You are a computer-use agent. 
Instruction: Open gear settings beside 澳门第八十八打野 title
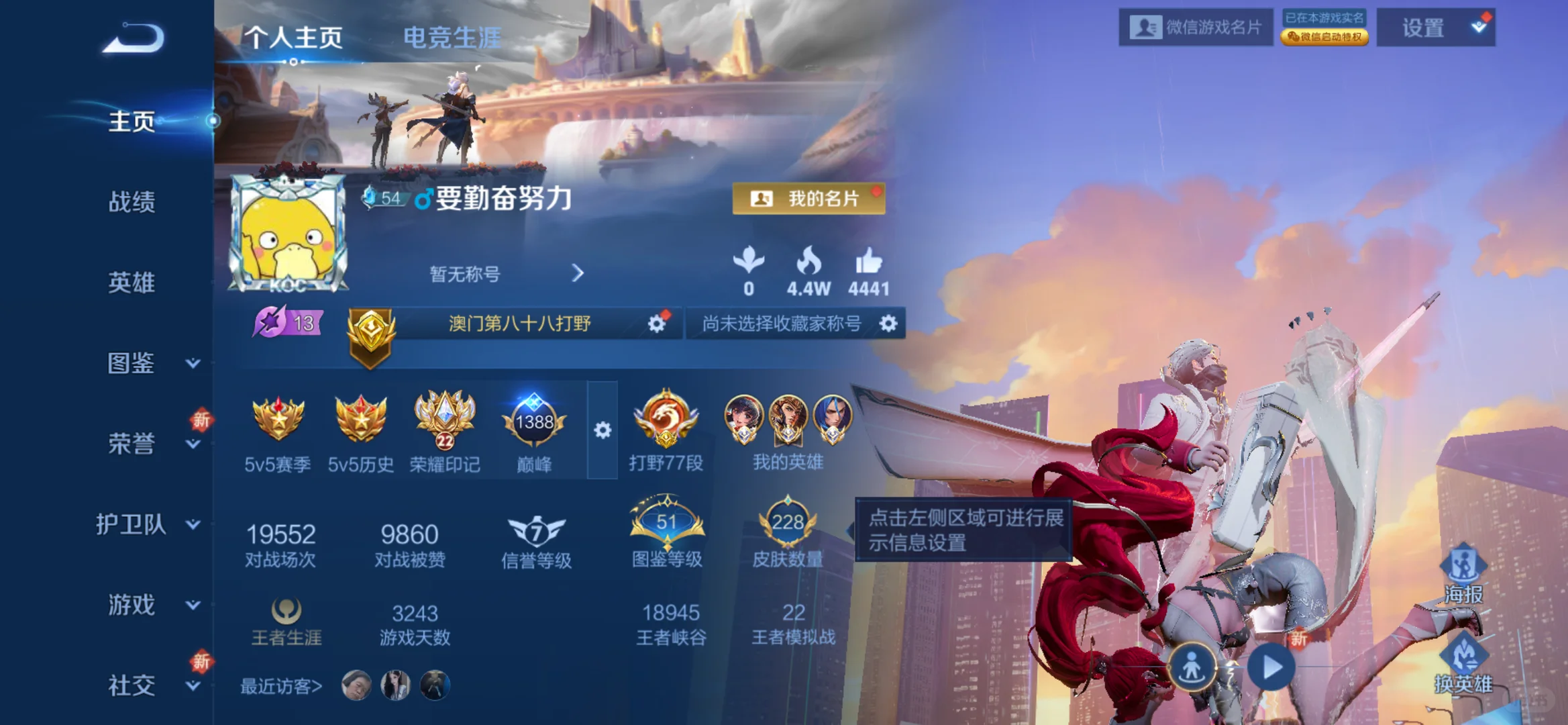coord(656,324)
